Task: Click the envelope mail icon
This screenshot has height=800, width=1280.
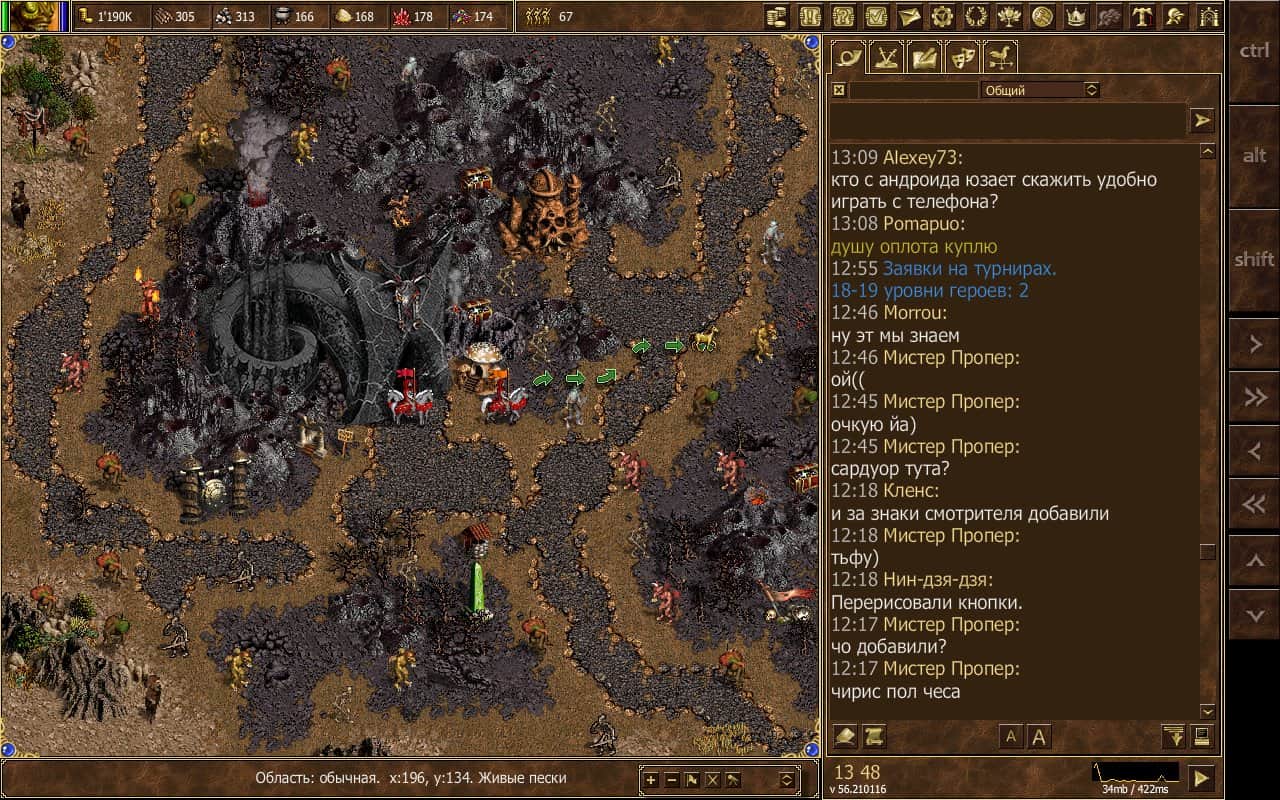Action: (x=908, y=16)
